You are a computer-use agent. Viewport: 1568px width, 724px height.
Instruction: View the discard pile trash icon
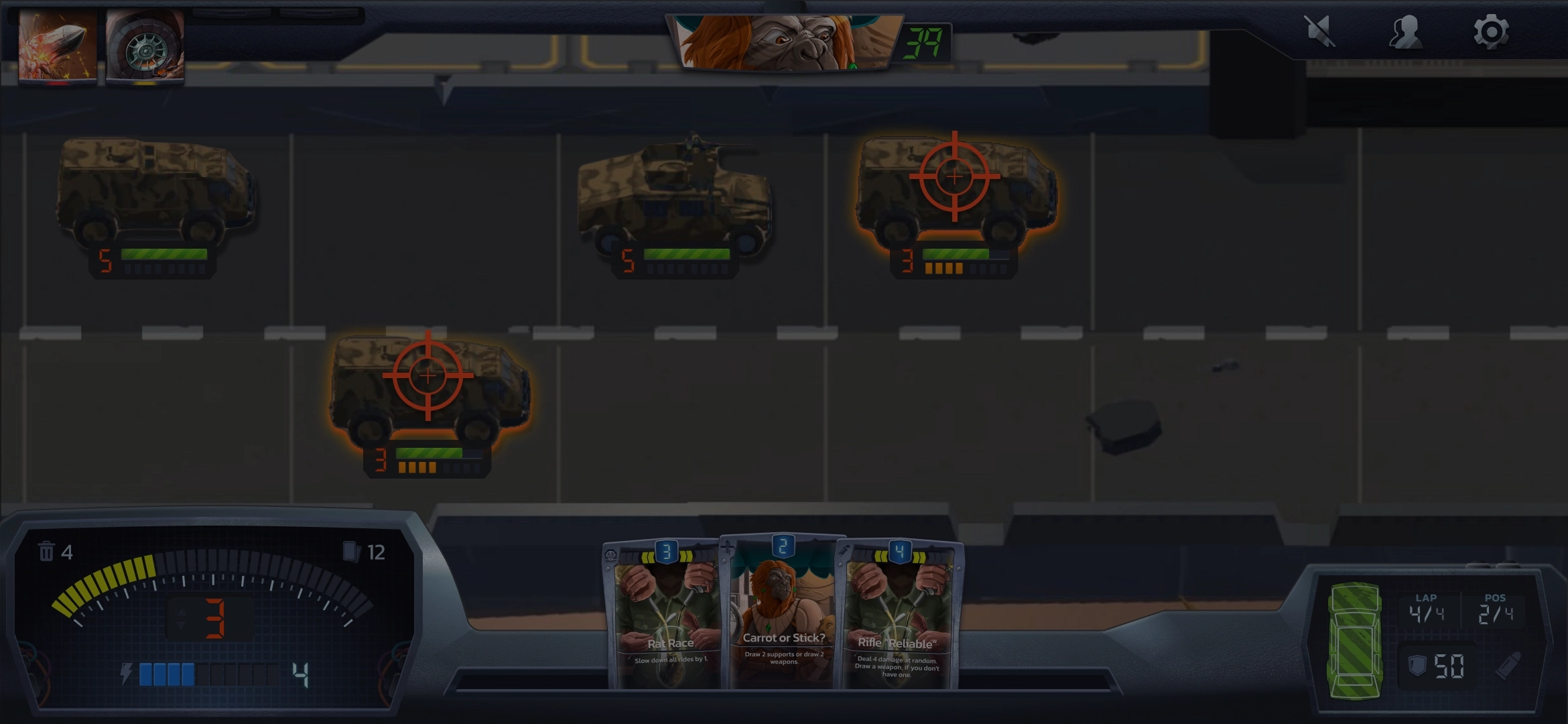coord(46,552)
